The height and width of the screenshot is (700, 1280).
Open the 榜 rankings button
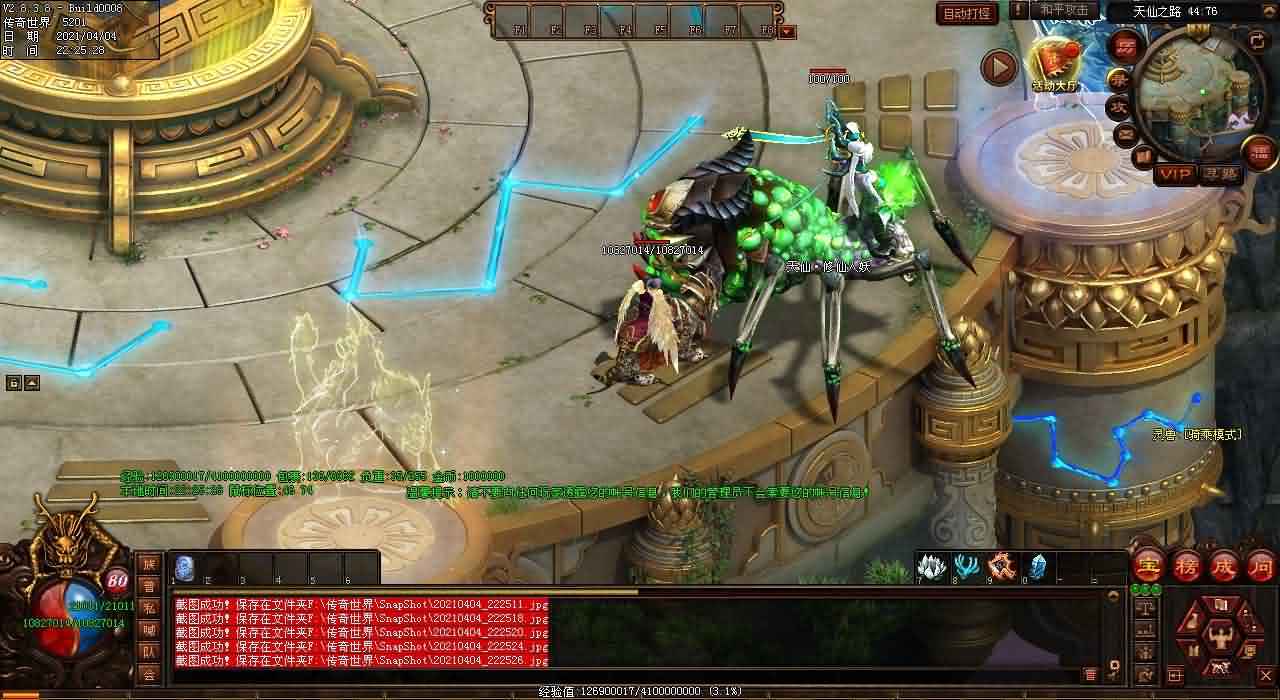point(1185,565)
